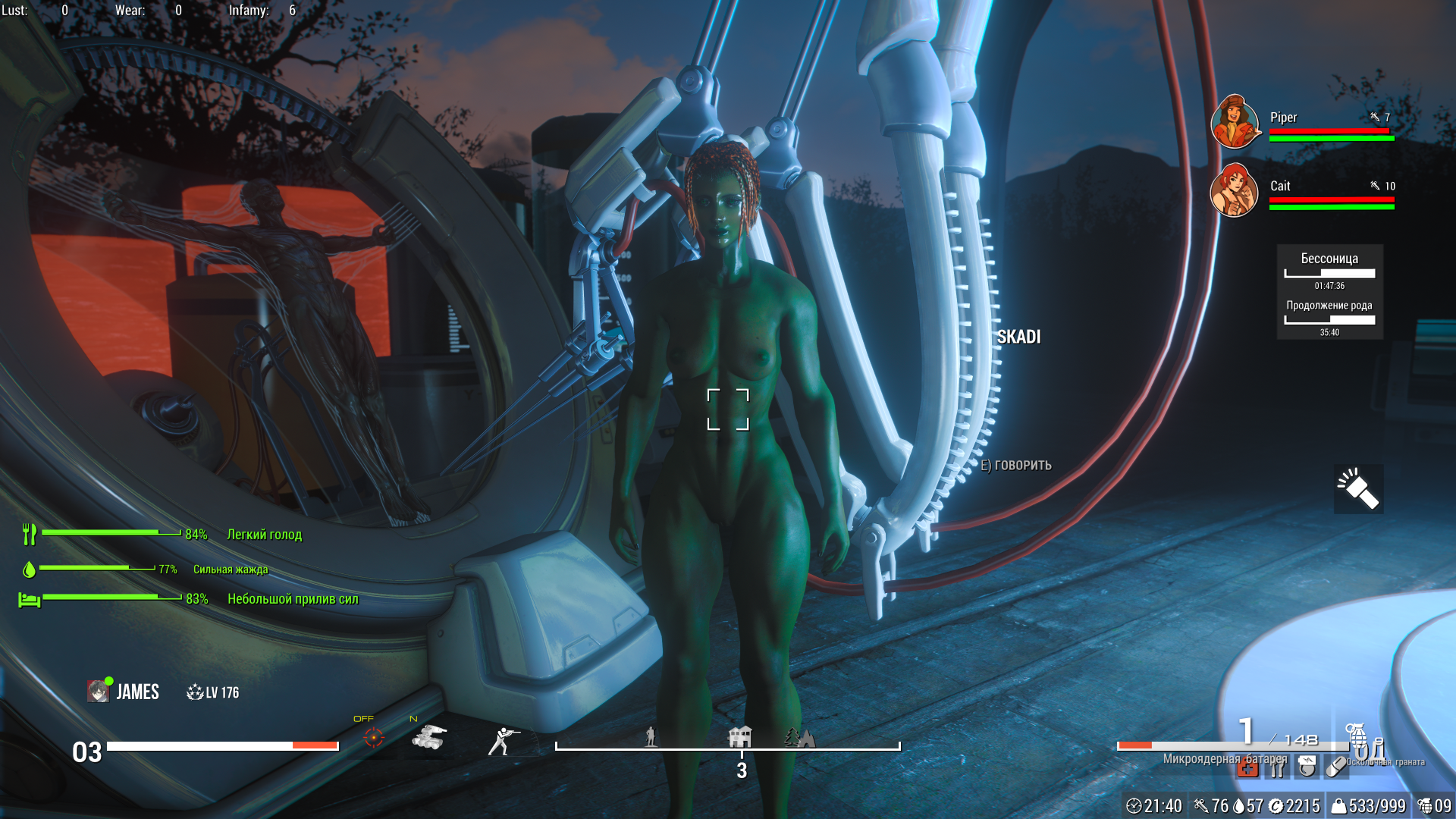Toggle the flashlight icon

point(1358,489)
